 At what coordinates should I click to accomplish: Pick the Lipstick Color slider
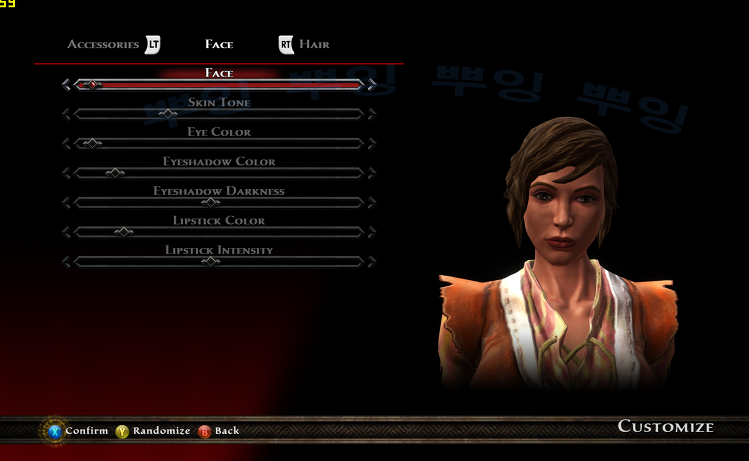point(218,232)
